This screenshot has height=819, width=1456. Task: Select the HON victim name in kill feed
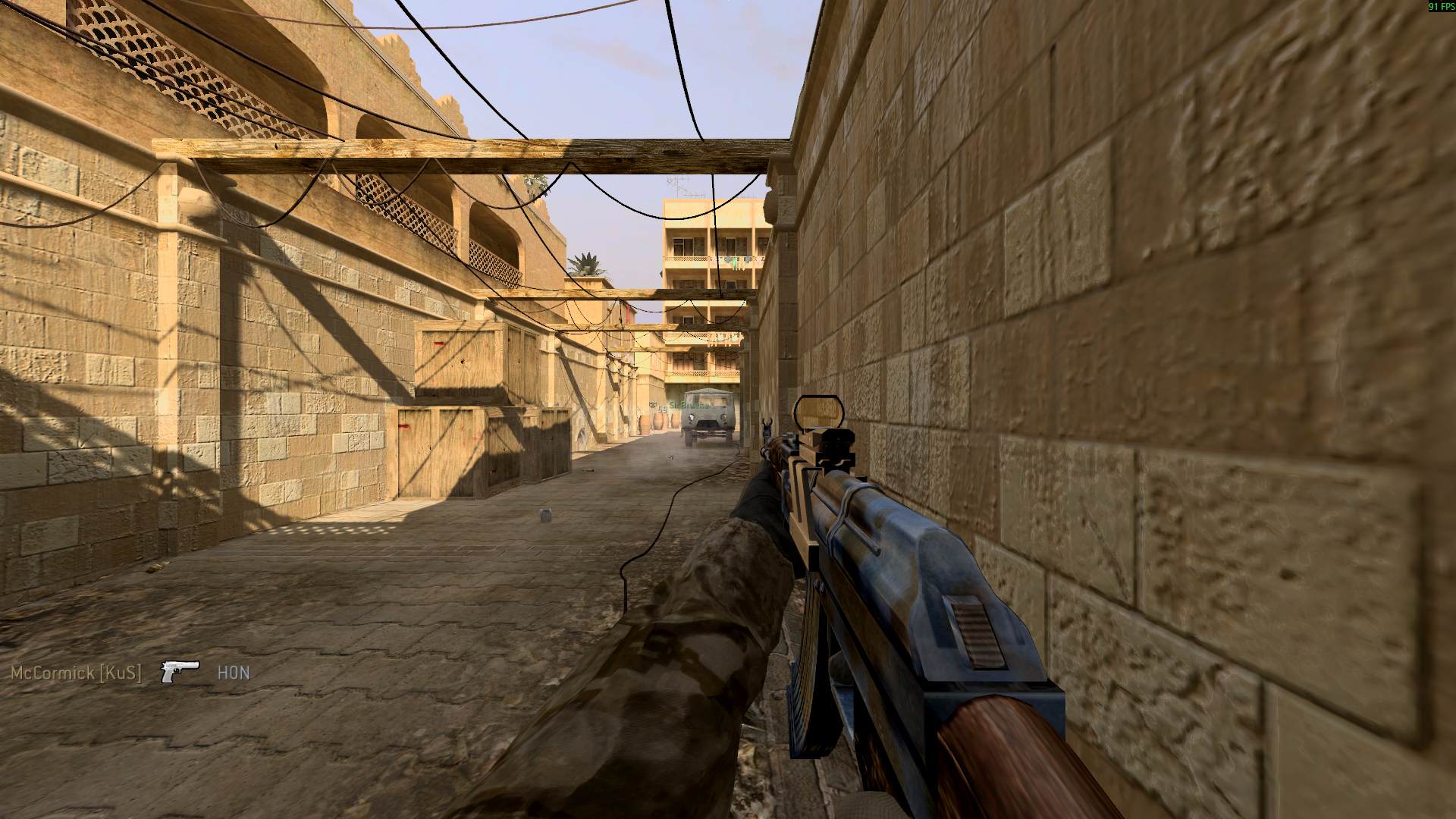(x=234, y=673)
